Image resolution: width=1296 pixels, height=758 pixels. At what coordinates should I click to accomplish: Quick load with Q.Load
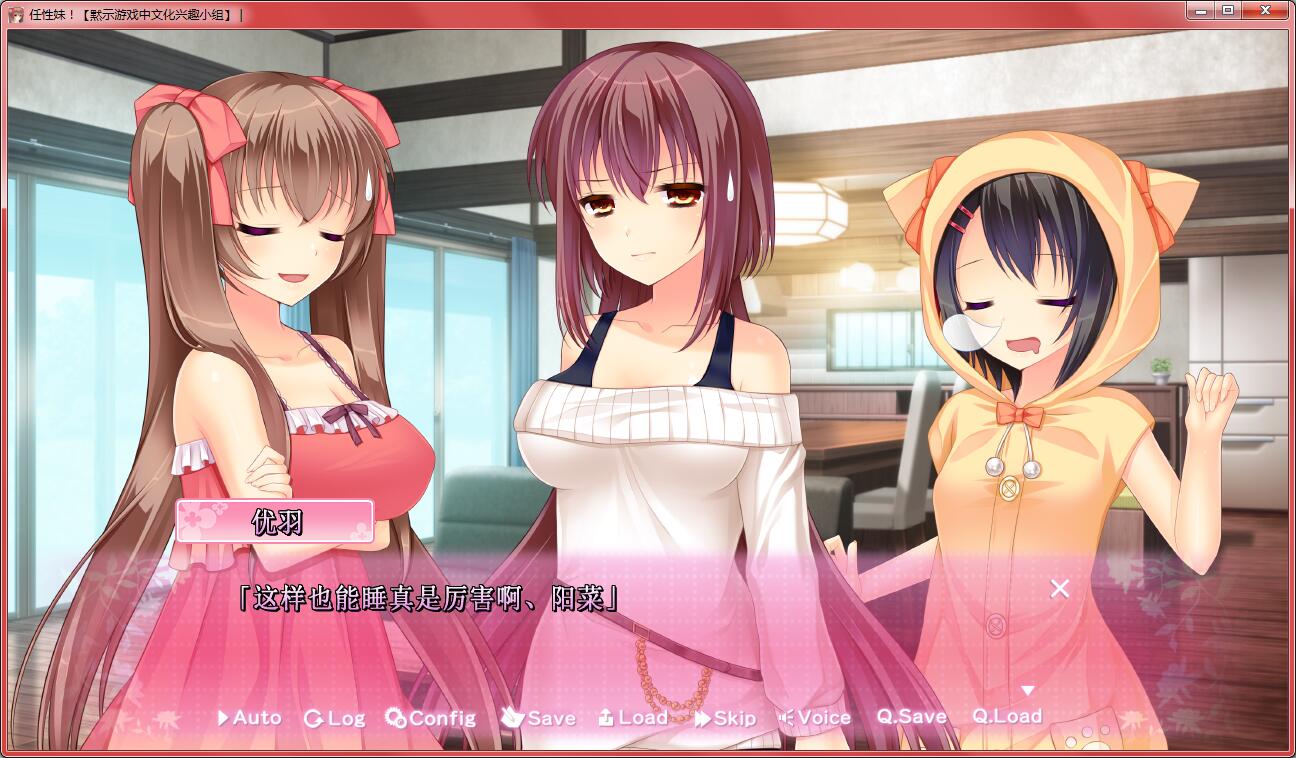coord(1007,716)
